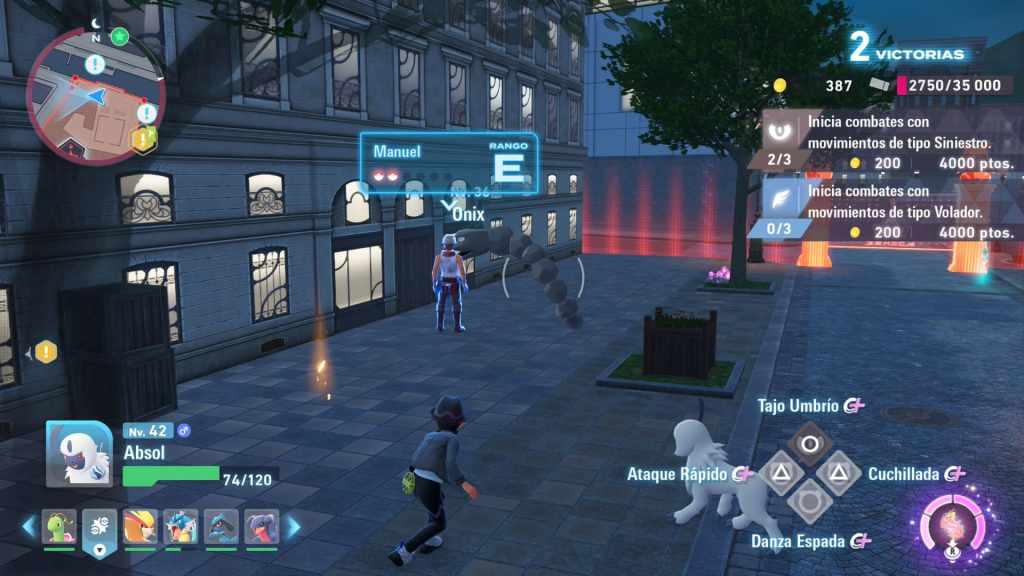
Task: Click the left arrow of the party bar
Action: [29, 526]
